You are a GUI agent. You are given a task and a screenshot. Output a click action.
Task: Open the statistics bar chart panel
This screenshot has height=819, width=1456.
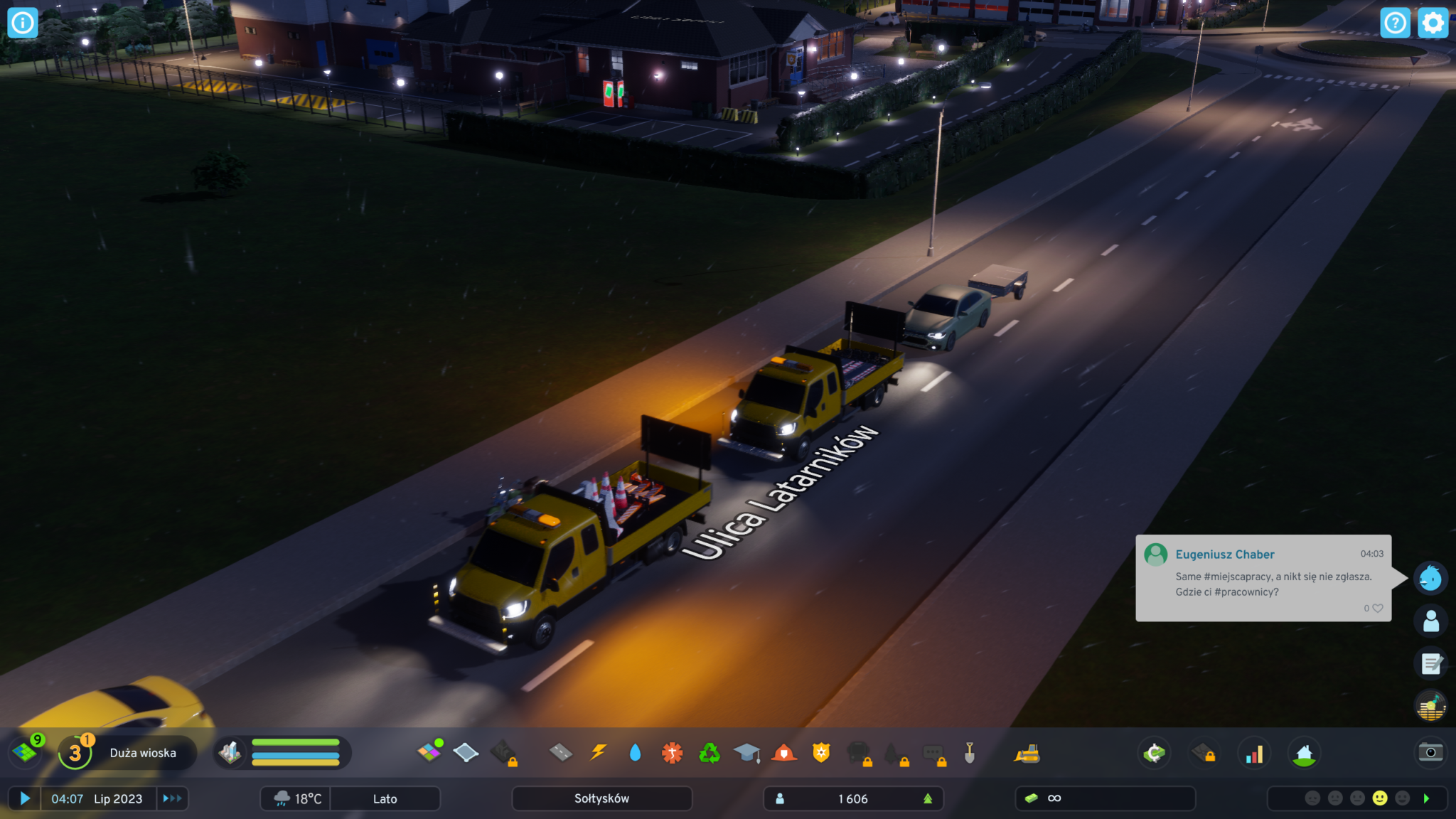coord(1254,754)
